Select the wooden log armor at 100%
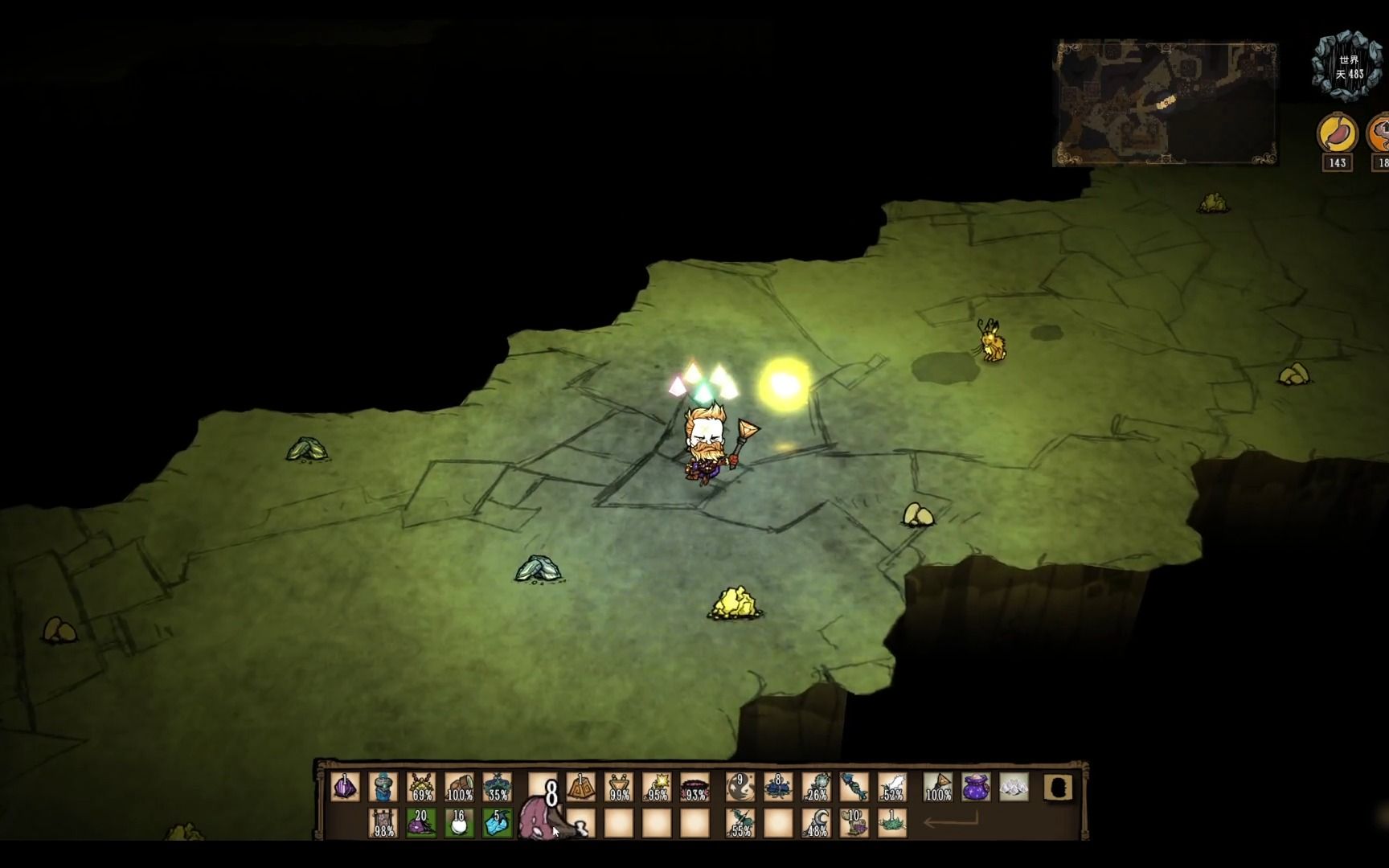Viewport: 1389px width, 868px height. [460, 787]
